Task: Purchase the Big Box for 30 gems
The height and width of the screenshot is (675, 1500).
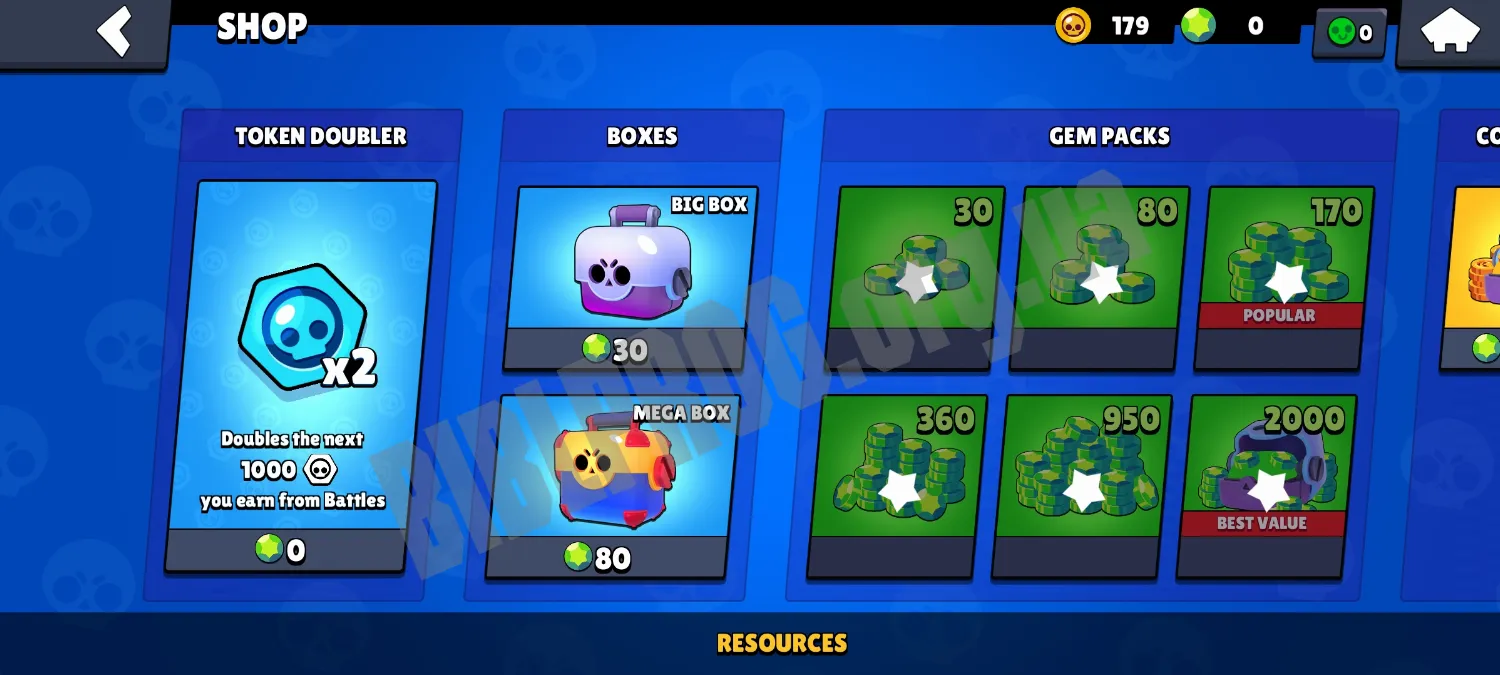Action: coord(631,278)
